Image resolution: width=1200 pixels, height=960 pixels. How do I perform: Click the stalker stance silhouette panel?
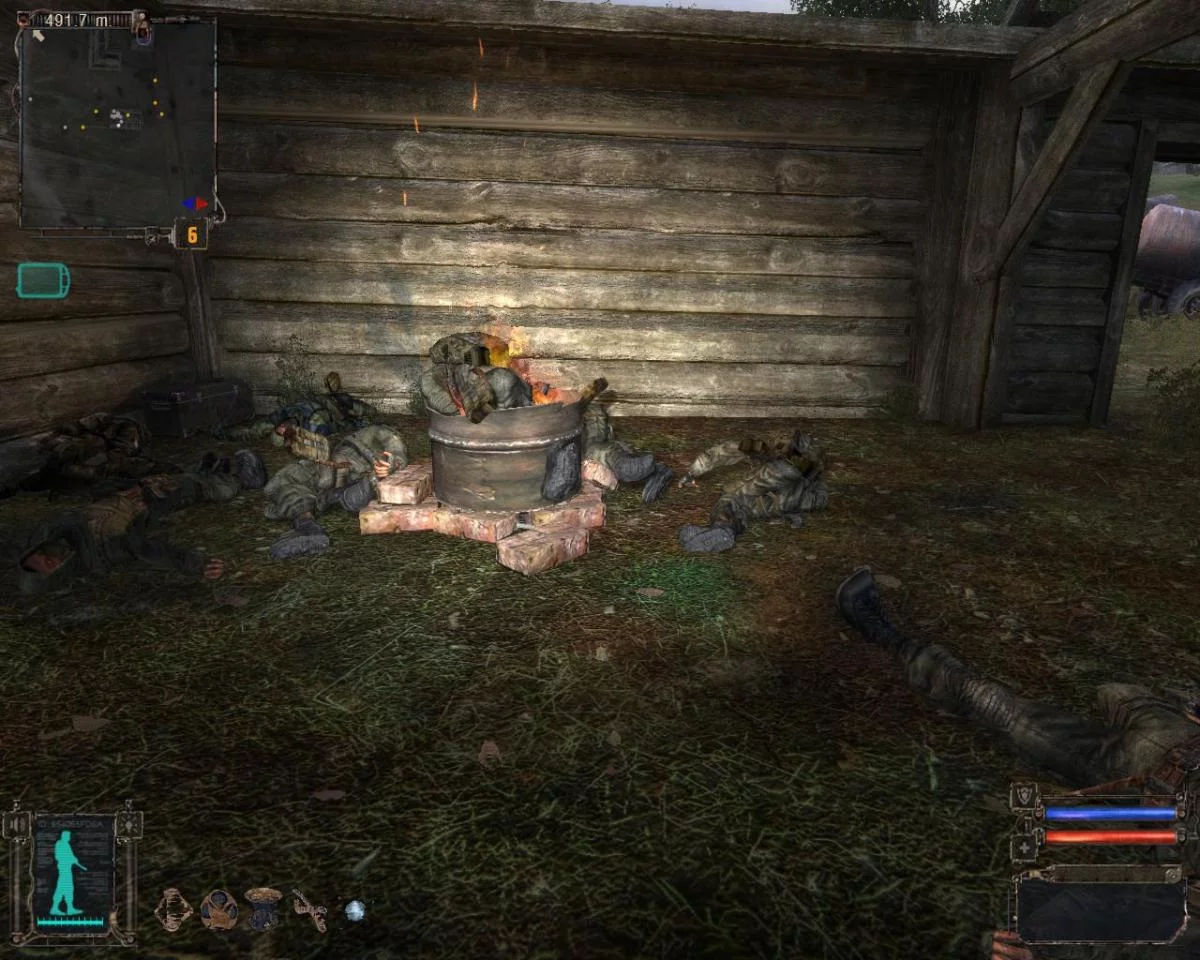coord(72,873)
